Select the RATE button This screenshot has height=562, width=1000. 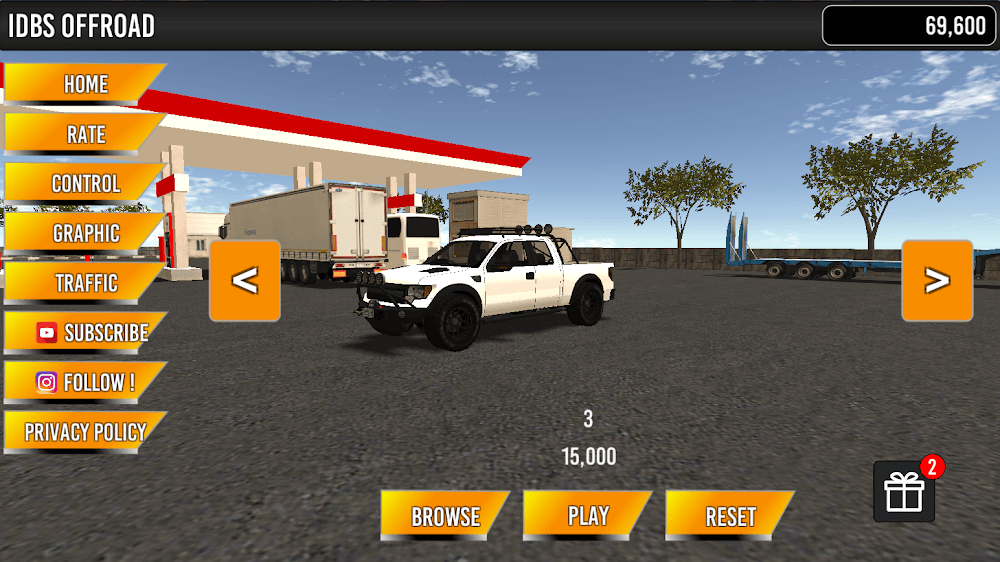[85, 134]
